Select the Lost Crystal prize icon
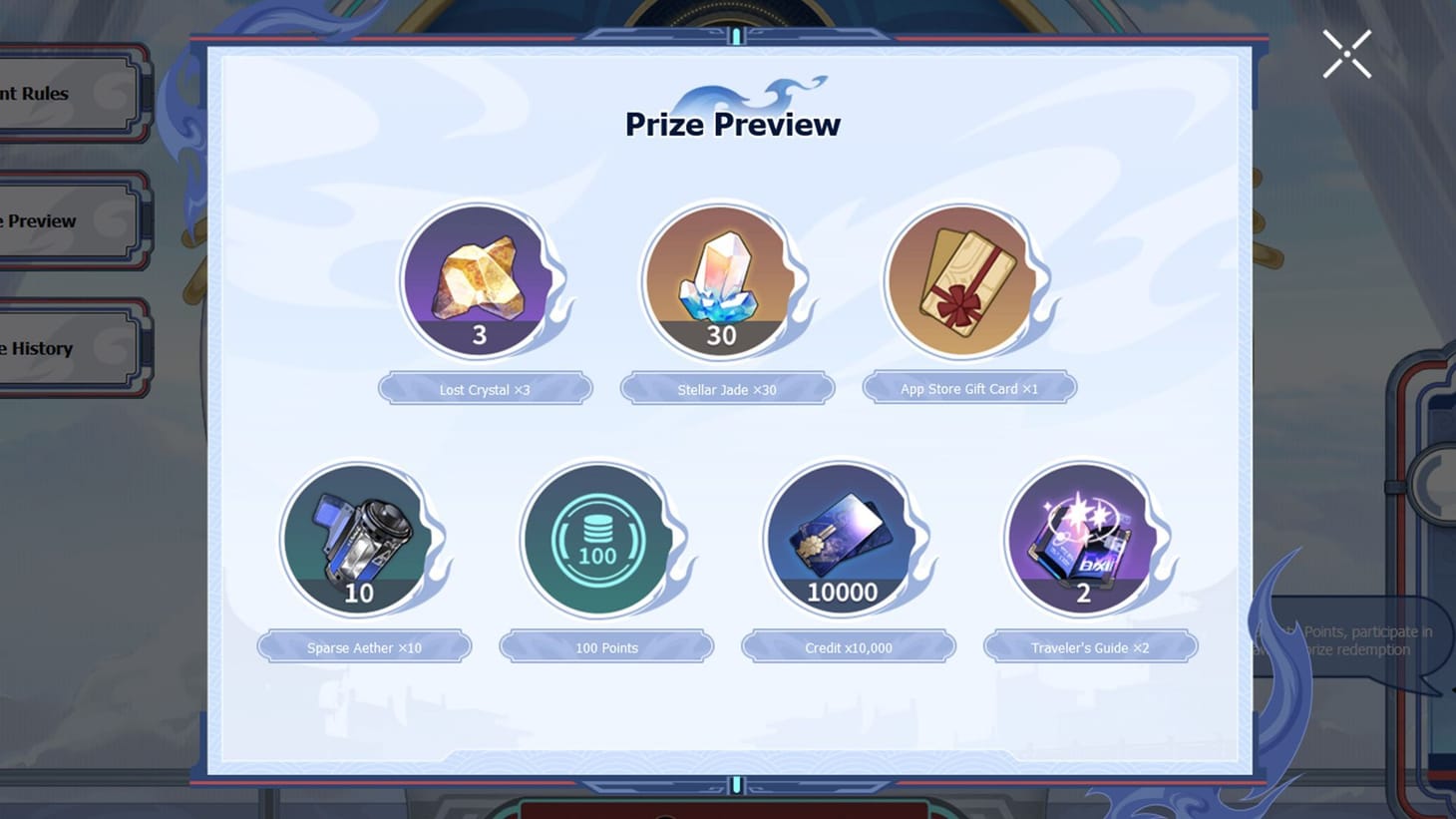Screen dimensions: 1456x819 click(479, 280)
